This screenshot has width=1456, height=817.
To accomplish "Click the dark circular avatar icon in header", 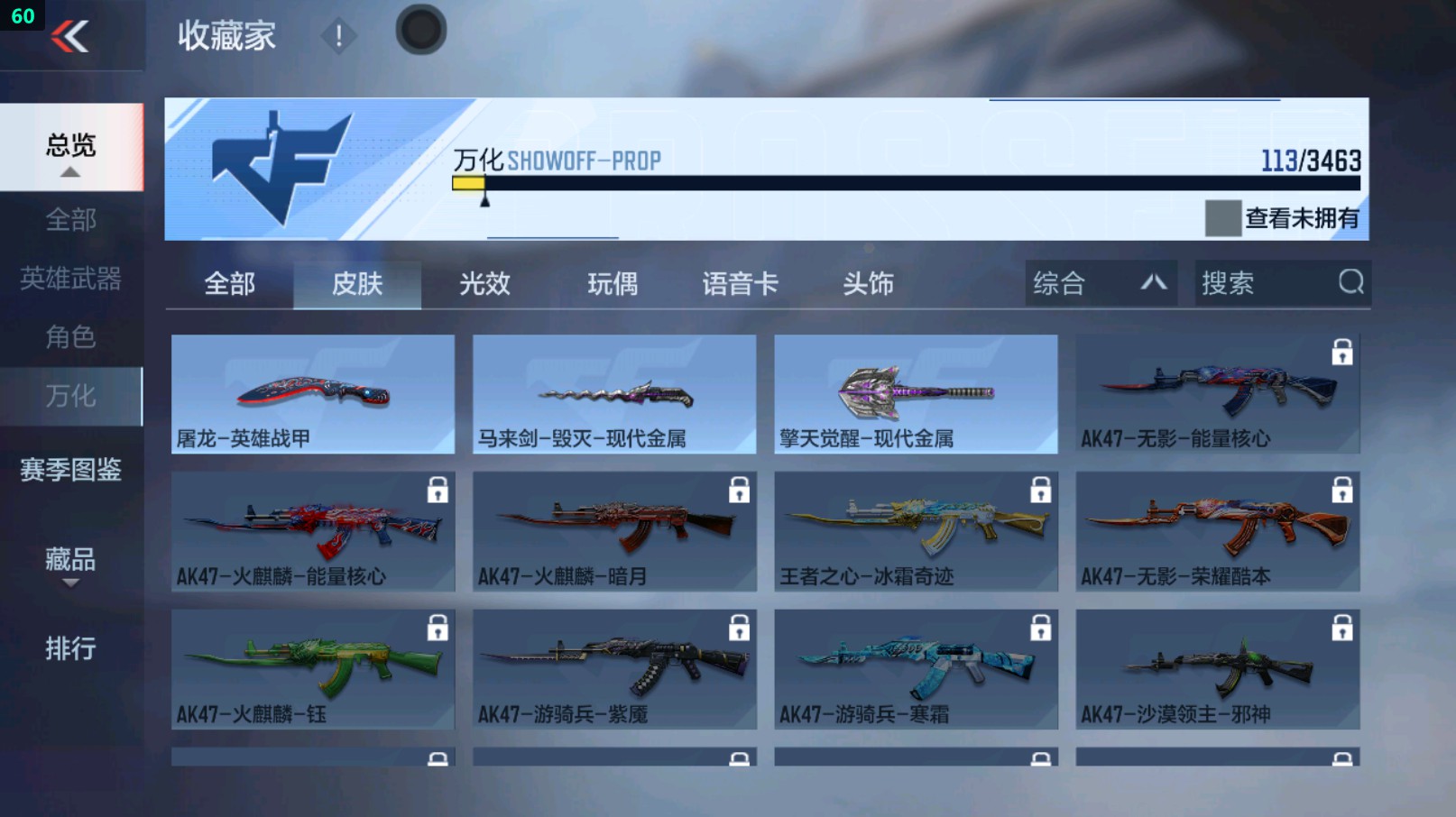I will pos(420,29).
